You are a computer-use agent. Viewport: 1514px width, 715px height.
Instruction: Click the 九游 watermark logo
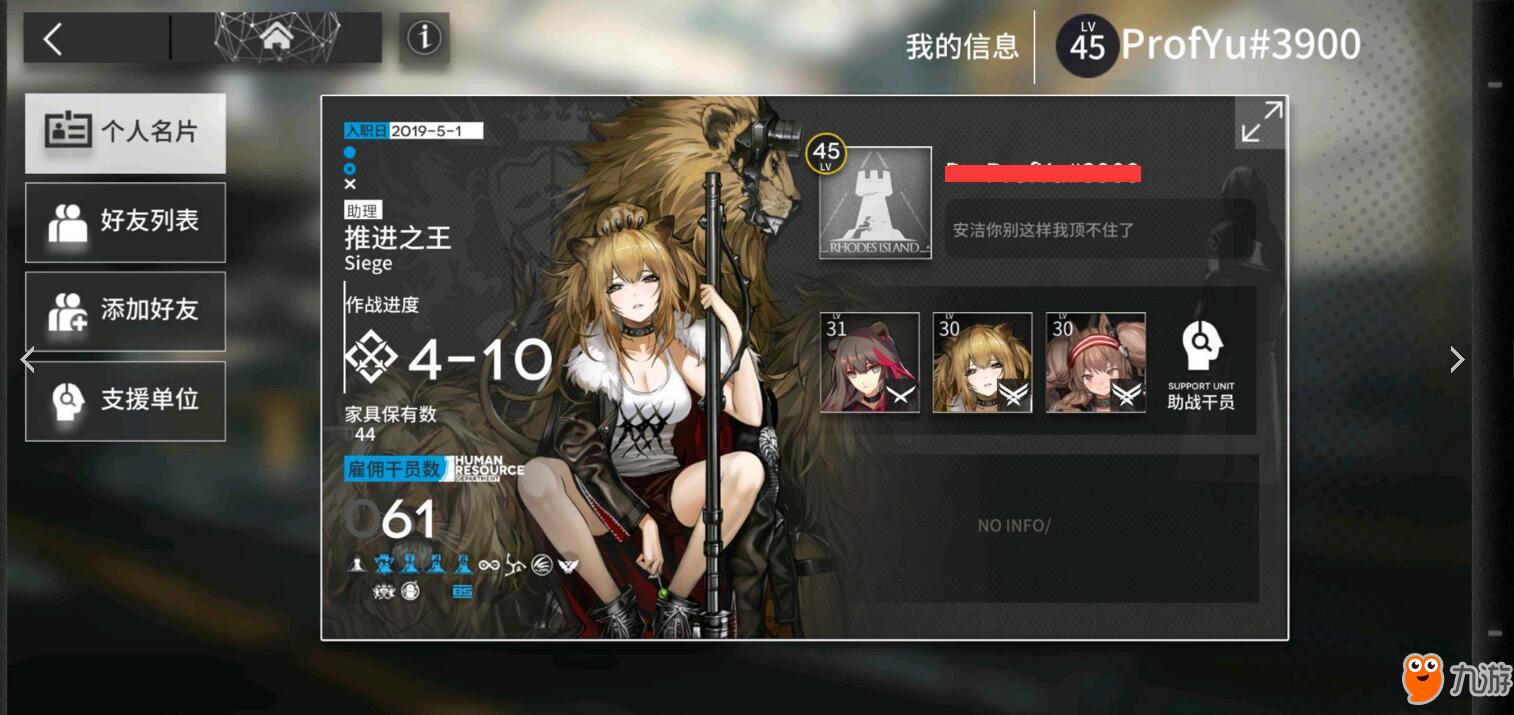pyautogui.click(x=1454, y=679)
